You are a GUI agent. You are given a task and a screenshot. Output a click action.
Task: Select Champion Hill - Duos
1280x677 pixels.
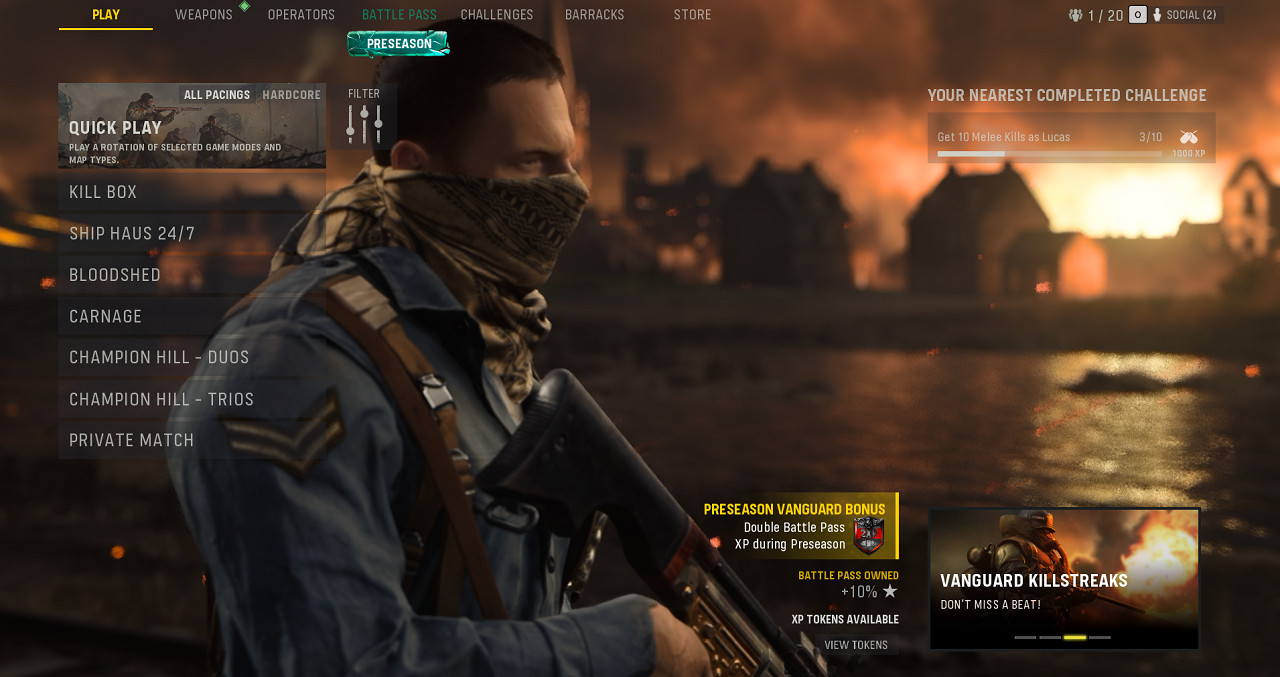190,358
